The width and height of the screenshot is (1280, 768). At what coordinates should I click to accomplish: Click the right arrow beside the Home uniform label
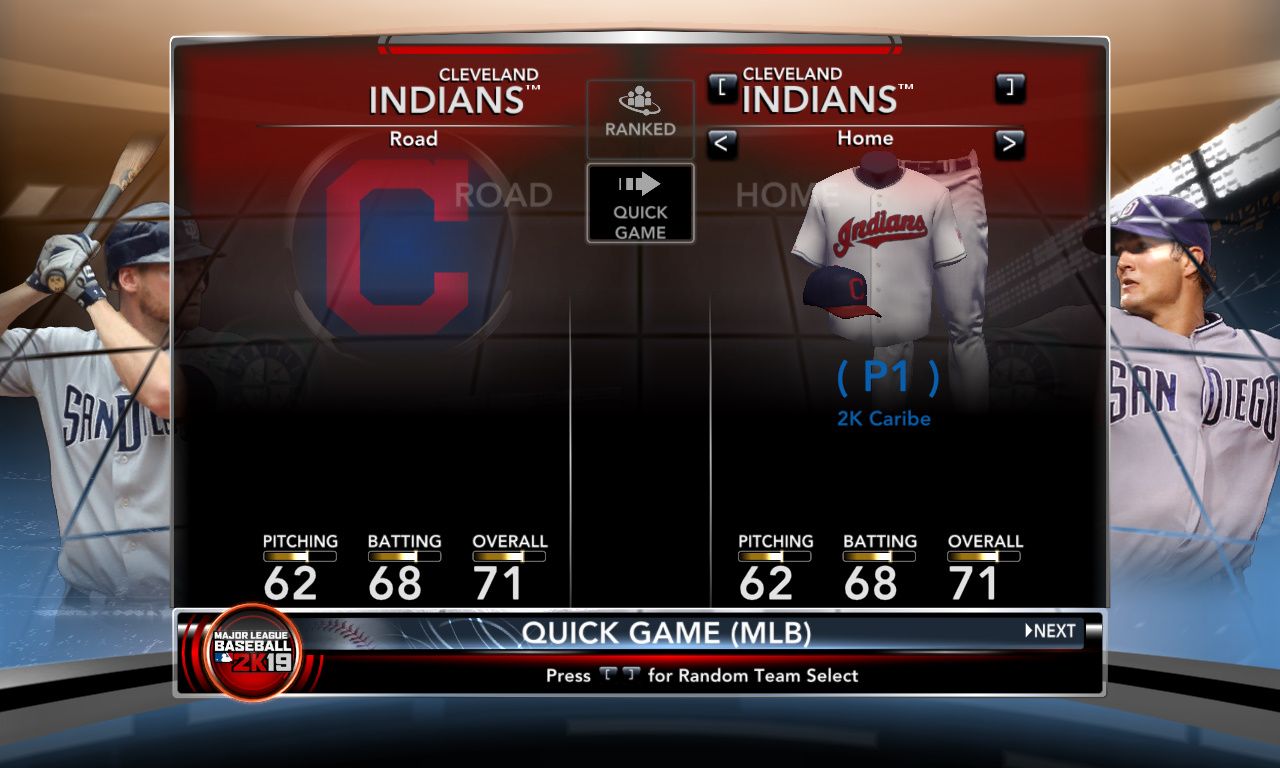pyautogui.click(x=1009, y=144)
